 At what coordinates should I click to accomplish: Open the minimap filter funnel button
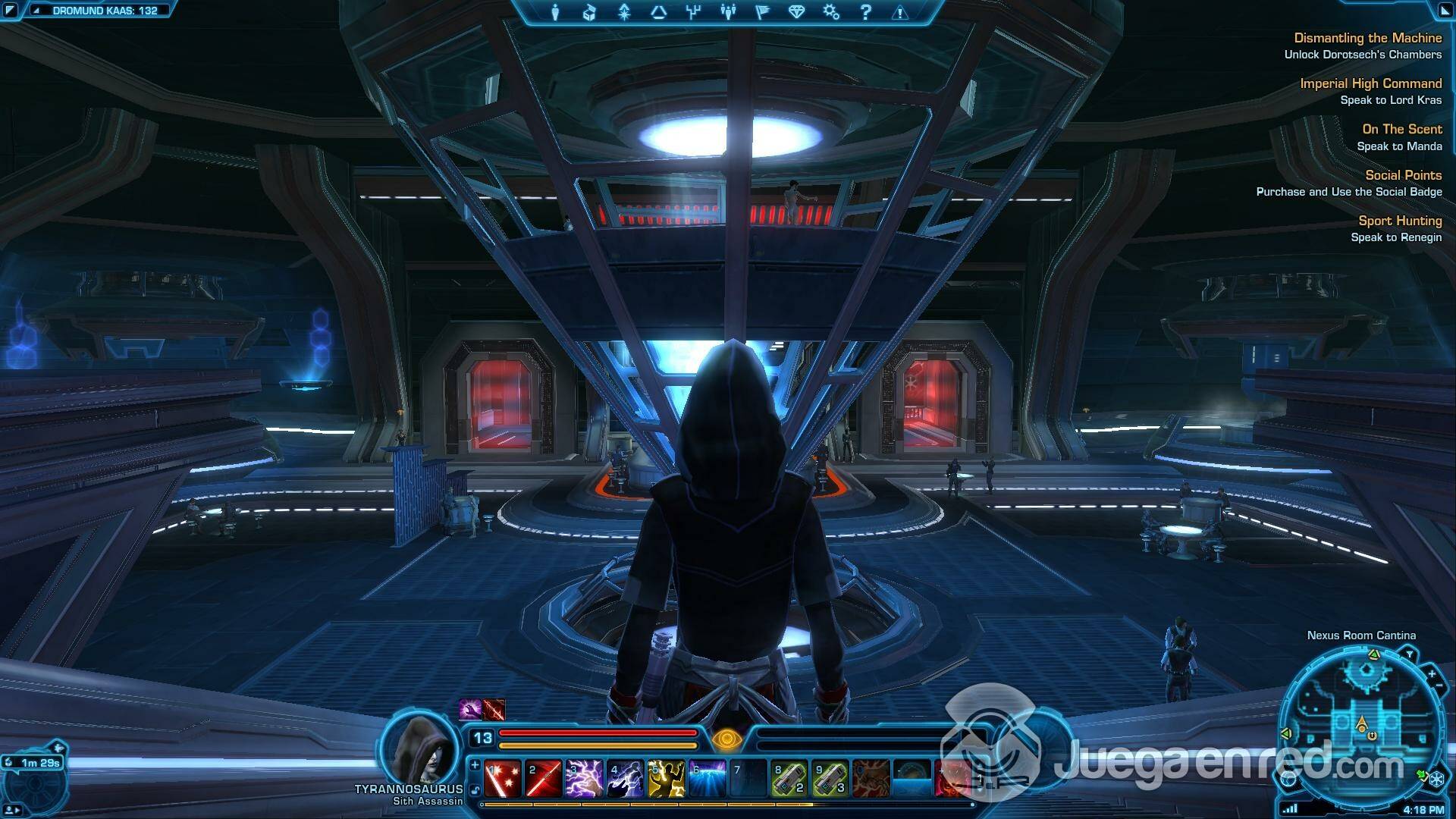pos(1409,654)
